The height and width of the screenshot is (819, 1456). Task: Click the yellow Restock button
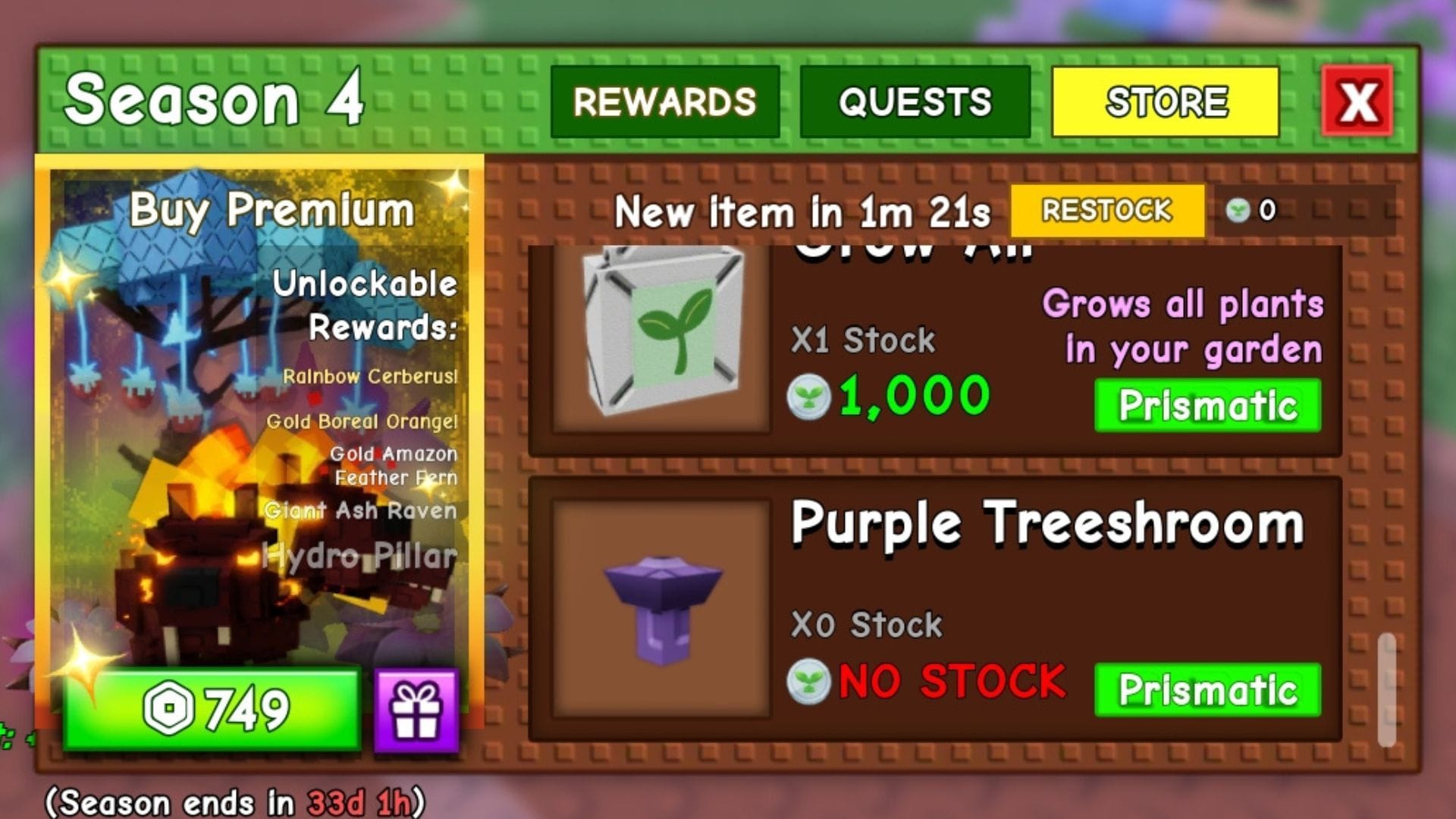[x=1106, y=210]
